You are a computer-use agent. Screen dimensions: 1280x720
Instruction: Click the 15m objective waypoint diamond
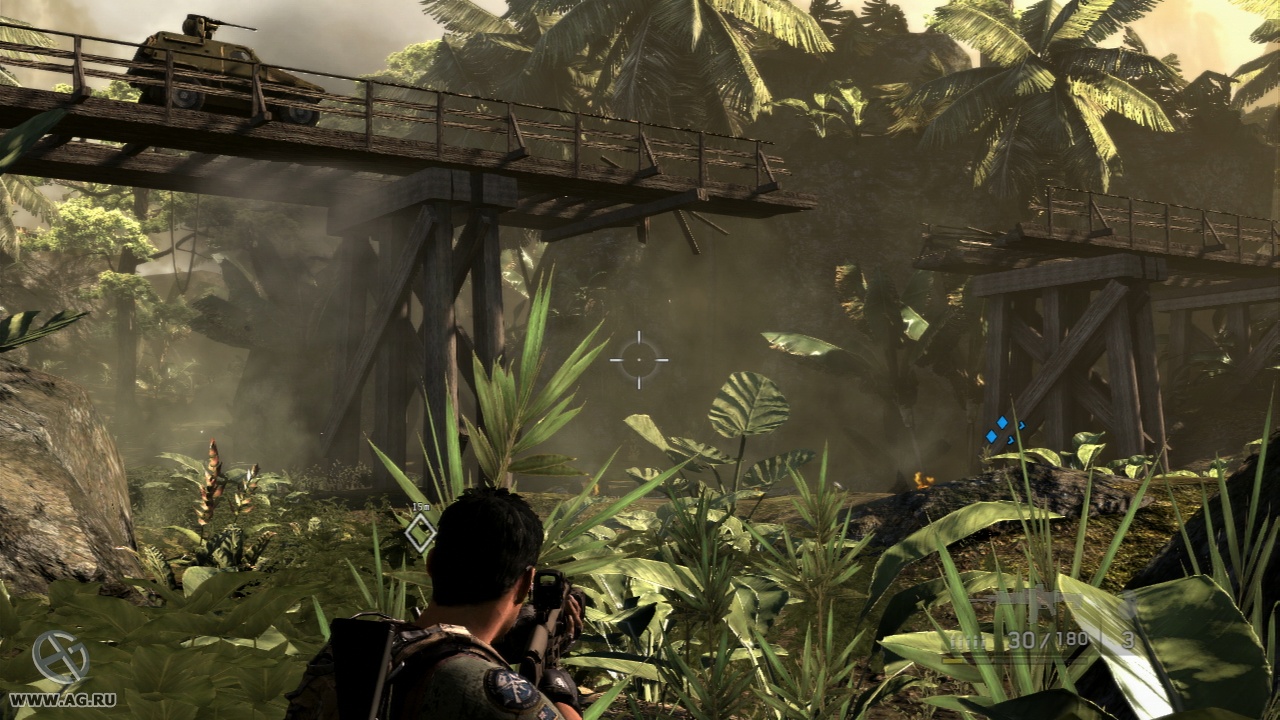(421, 532)
